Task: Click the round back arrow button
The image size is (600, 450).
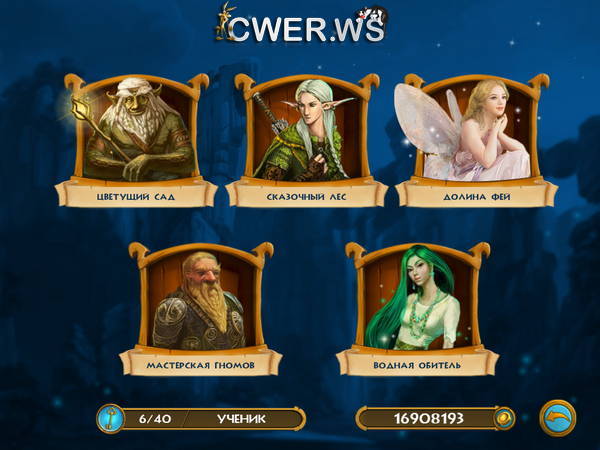Action: pos(557,417)
